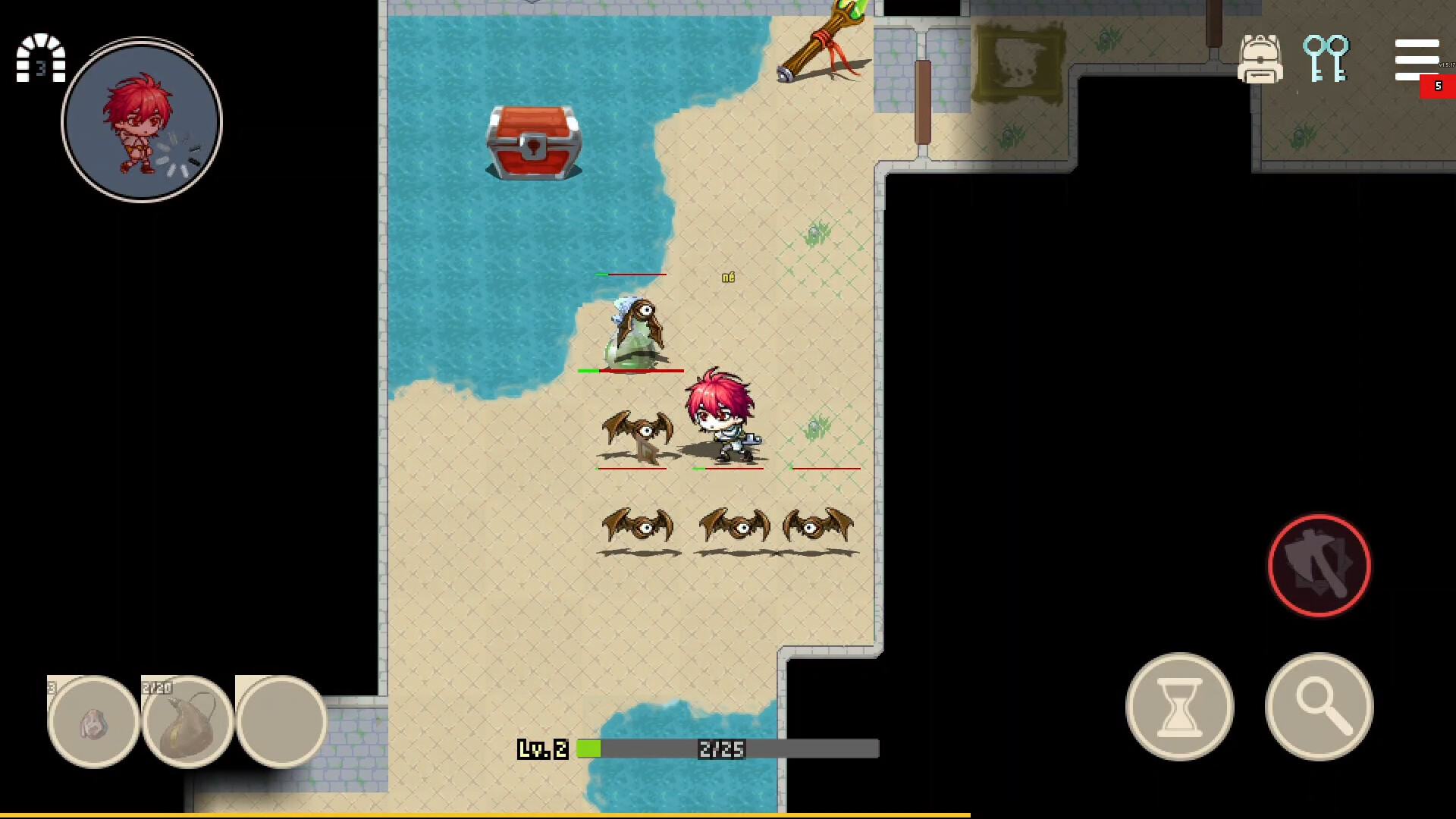Click the dungeon door icon showing 3

click(39, 59)
